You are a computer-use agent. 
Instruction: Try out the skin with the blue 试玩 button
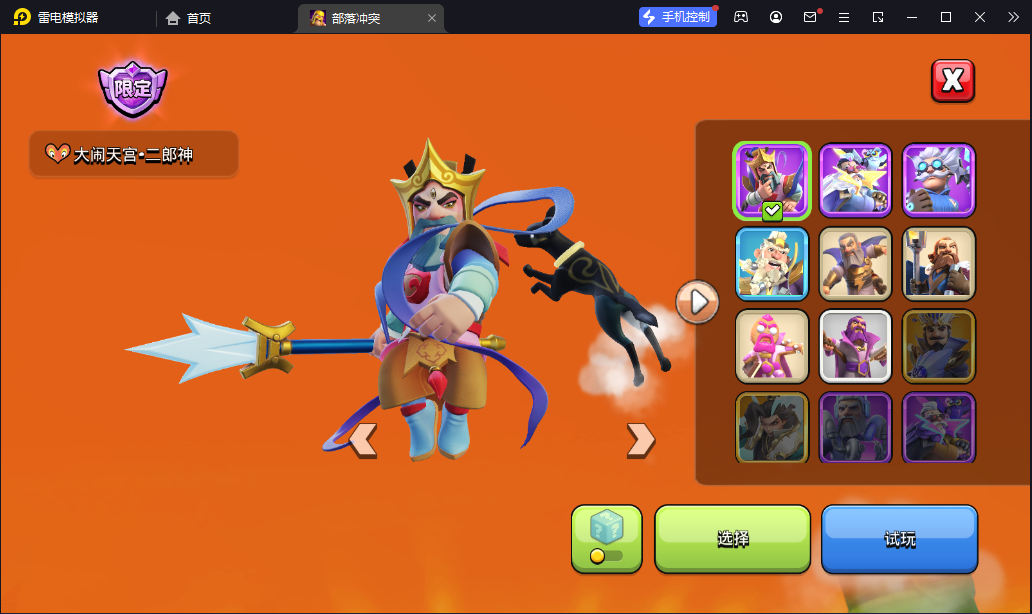tap(899, 539)
